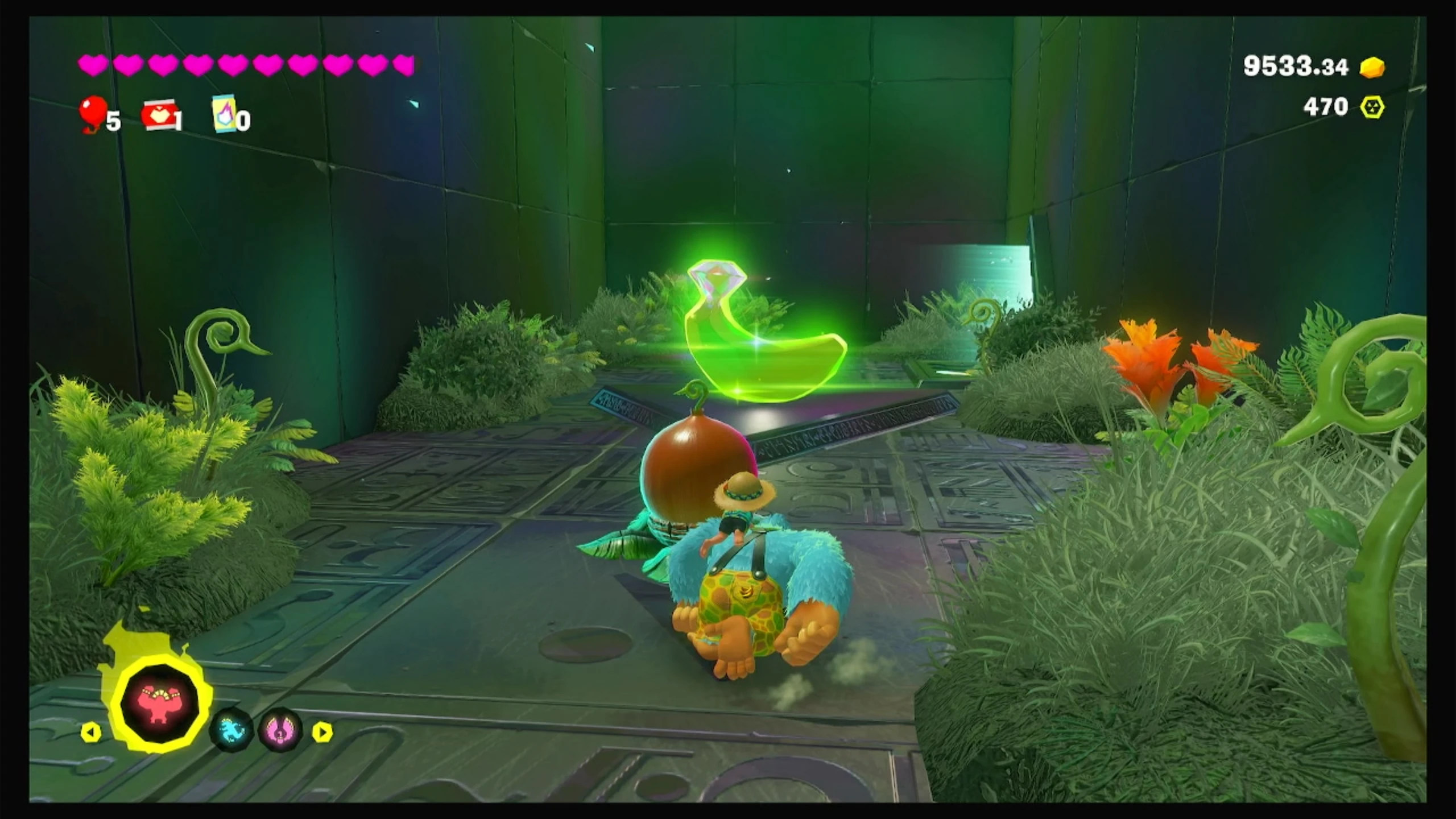
Task: Use the red heart juice can icon
Action: pos(160,116)
